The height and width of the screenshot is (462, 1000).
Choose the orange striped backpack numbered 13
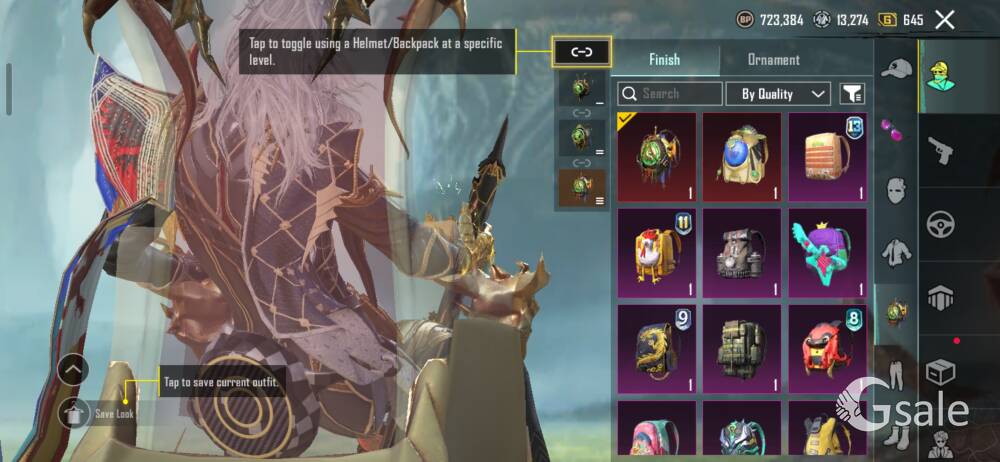pyautogui.click(x=827, y=157)
